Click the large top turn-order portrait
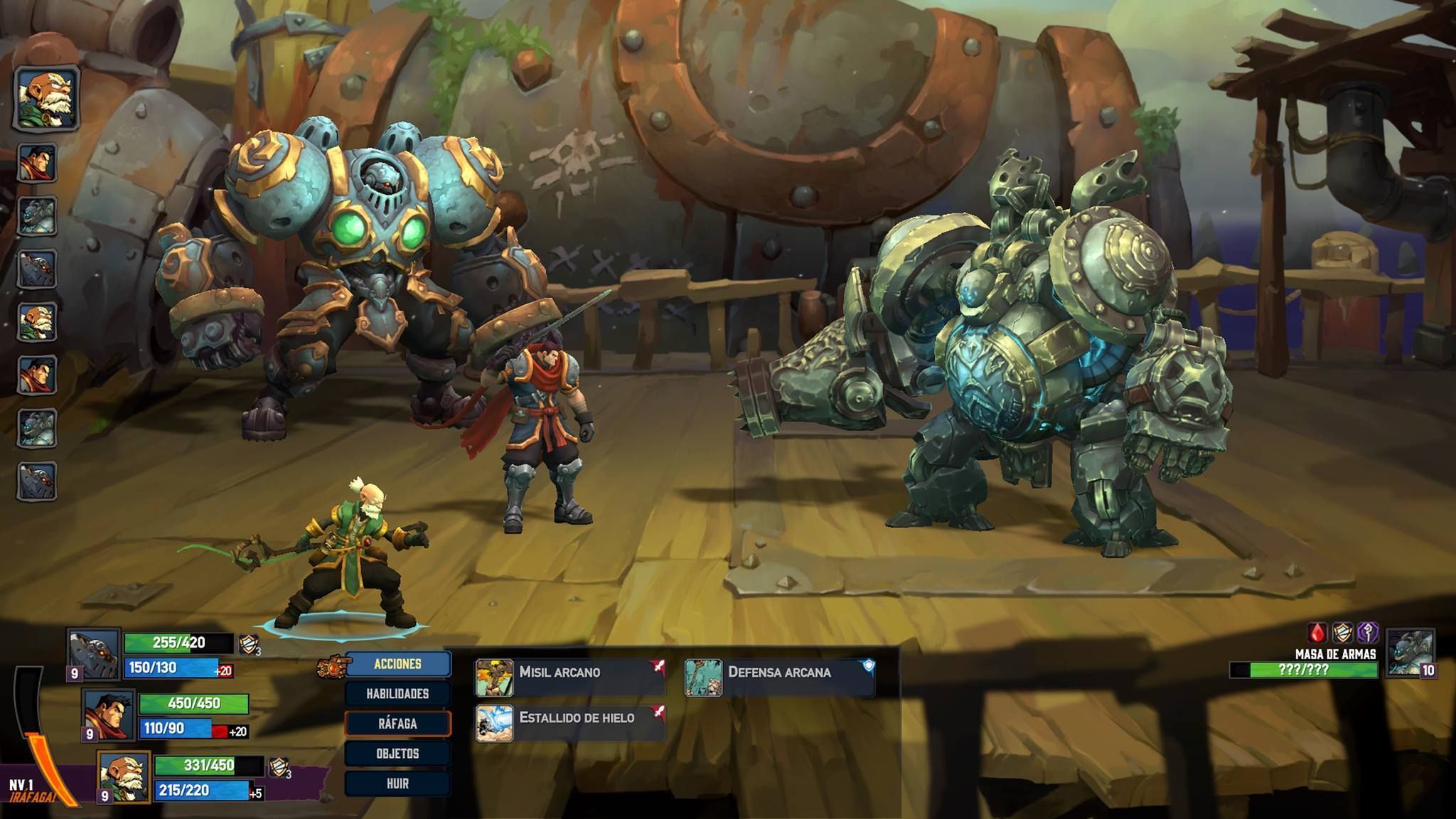 click(x=47, y=99)
